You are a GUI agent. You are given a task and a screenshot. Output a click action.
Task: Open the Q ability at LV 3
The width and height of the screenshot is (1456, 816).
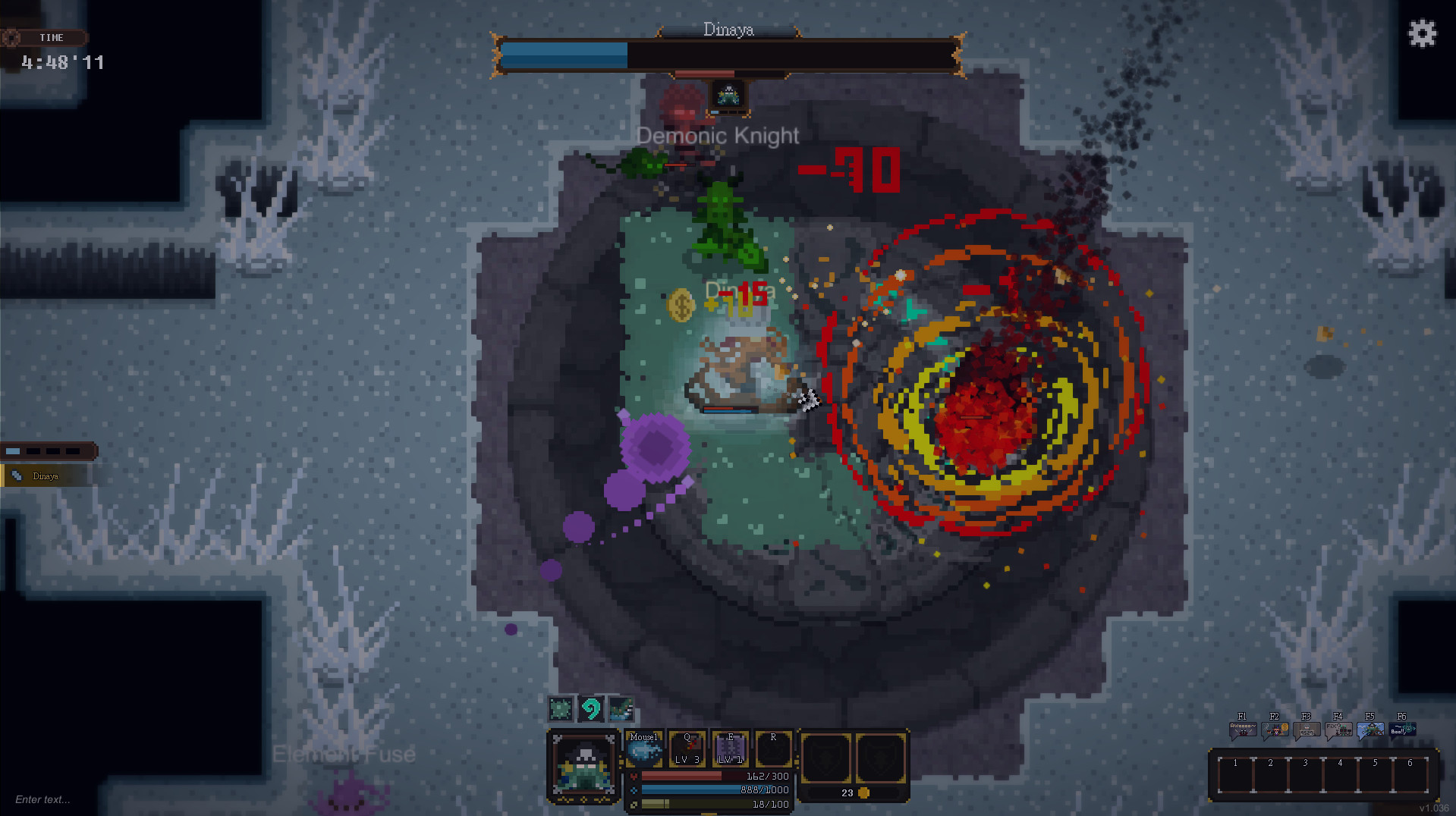[x=687, y=748]
